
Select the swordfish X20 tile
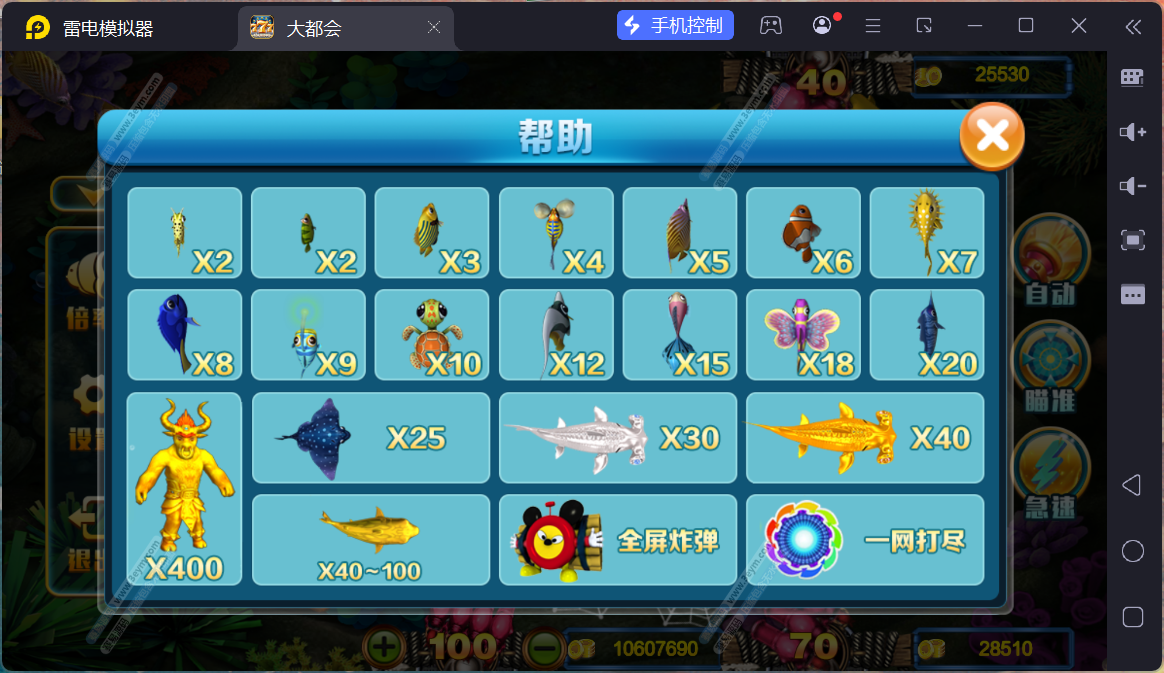click(926, 335)
